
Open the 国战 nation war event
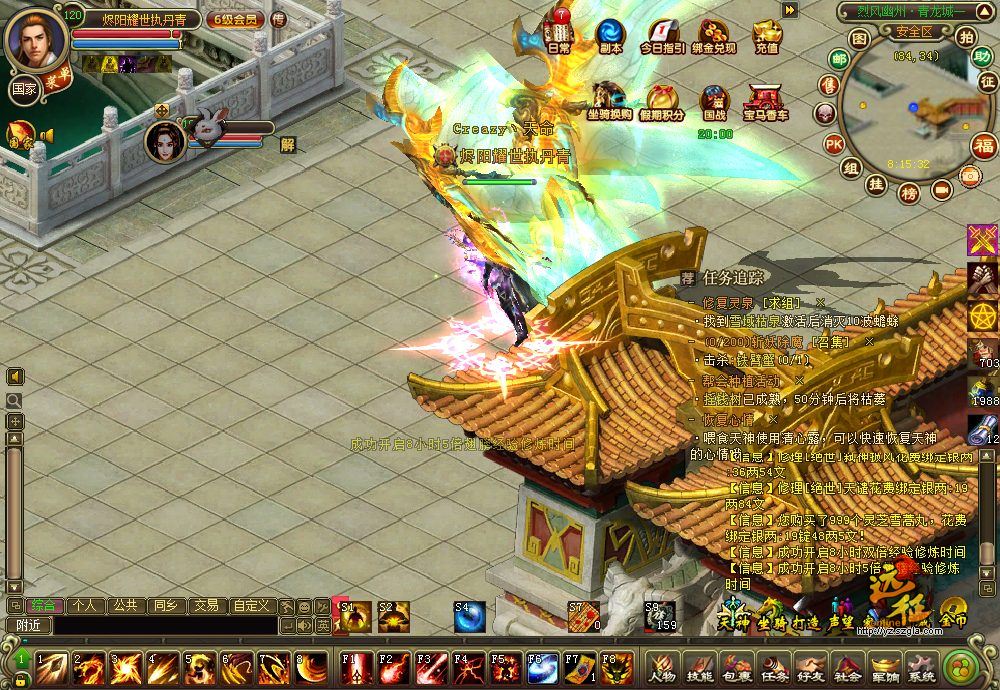(x=715, y=101)
